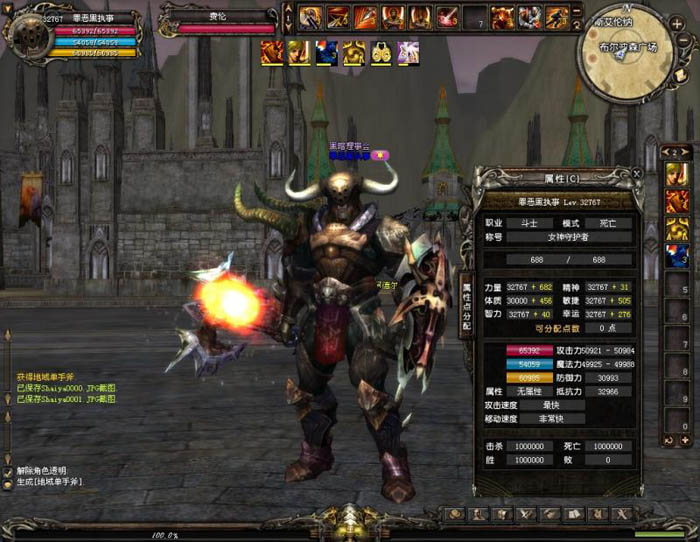Click the last button of the bottom menu bar
The width and height of the screenshot is (700, 542).
pos(622,514)
